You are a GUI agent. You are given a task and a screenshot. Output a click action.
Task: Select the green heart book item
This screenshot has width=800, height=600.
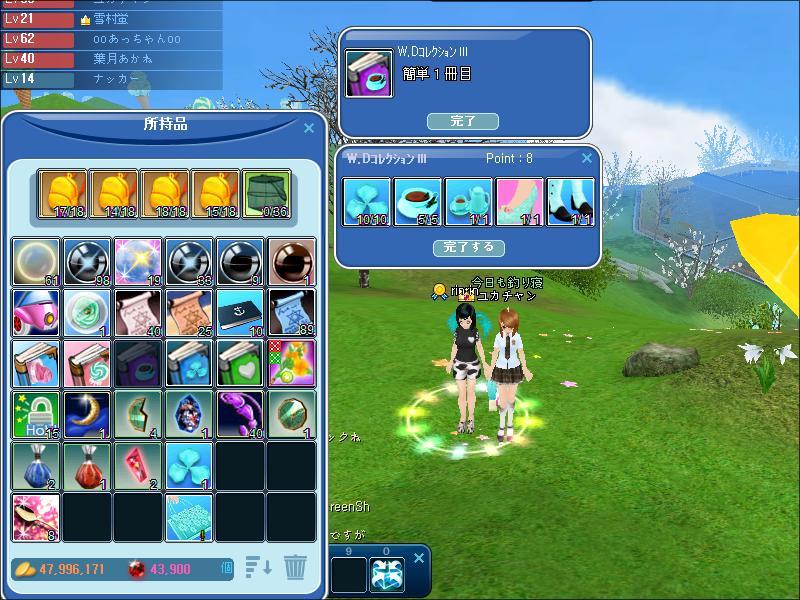tap(240, 363)
